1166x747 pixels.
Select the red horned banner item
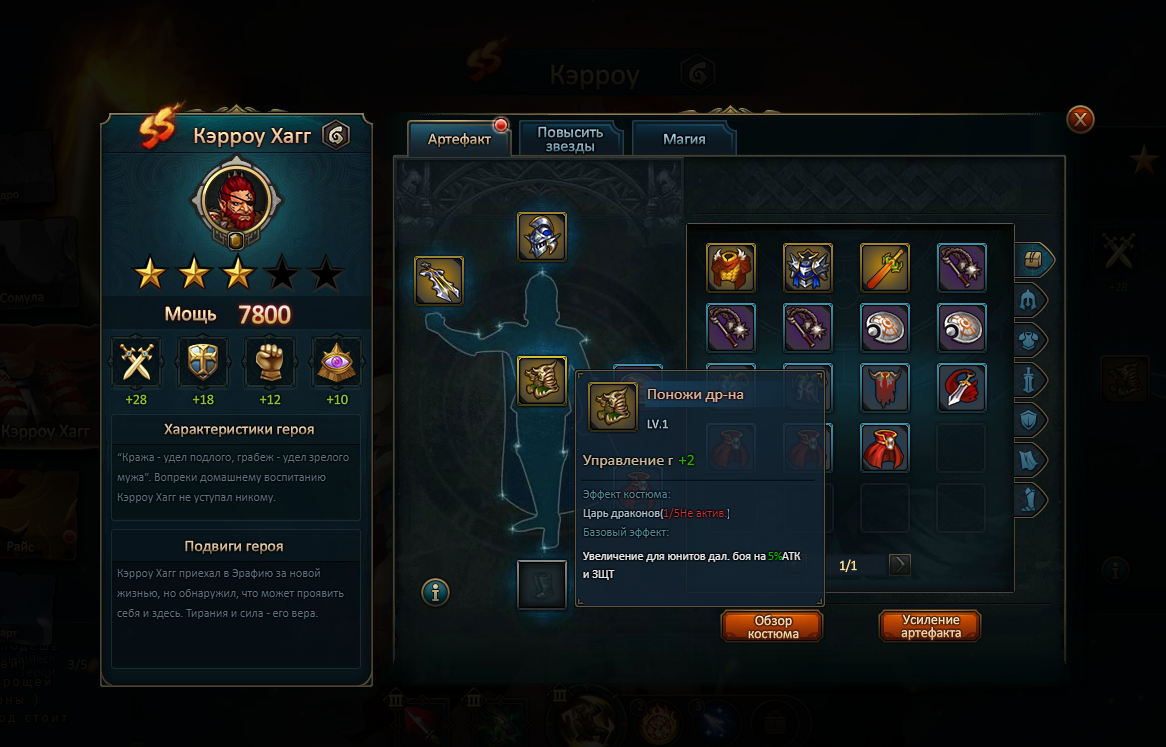pyautogui.click(x=885, y=388)
